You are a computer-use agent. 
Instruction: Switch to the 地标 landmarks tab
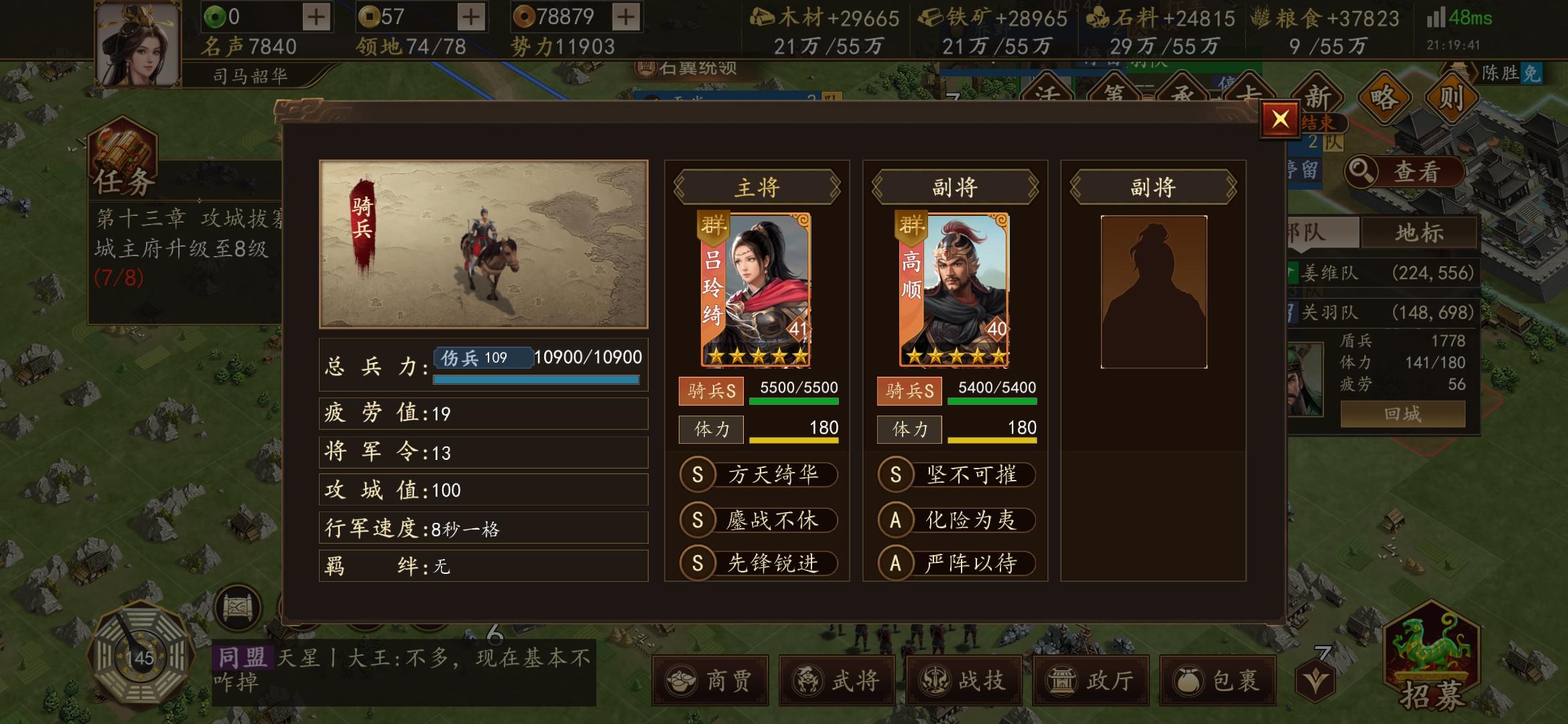[x=1421, y=231]
